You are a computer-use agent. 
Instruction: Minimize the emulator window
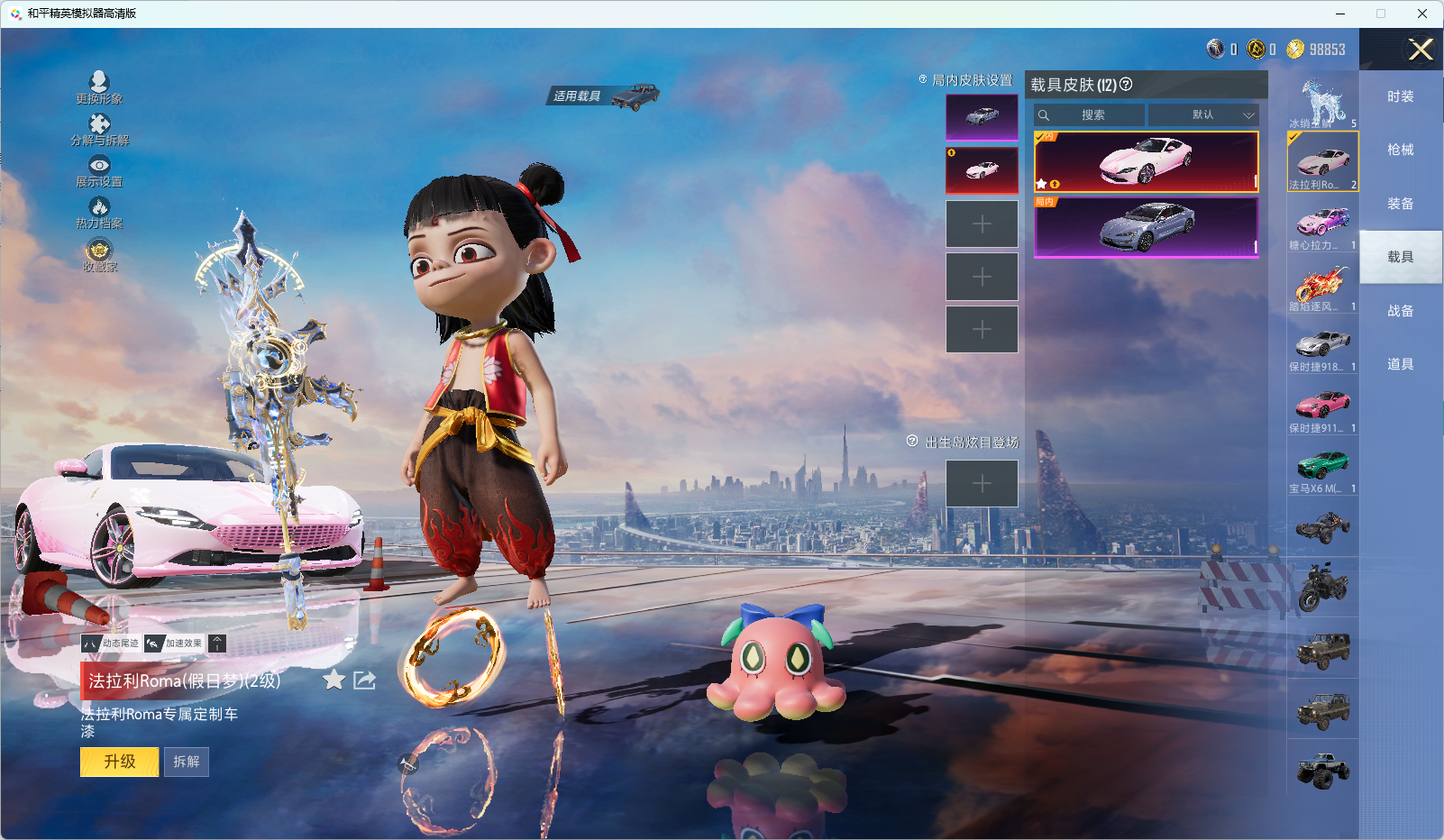point(1340,14)
